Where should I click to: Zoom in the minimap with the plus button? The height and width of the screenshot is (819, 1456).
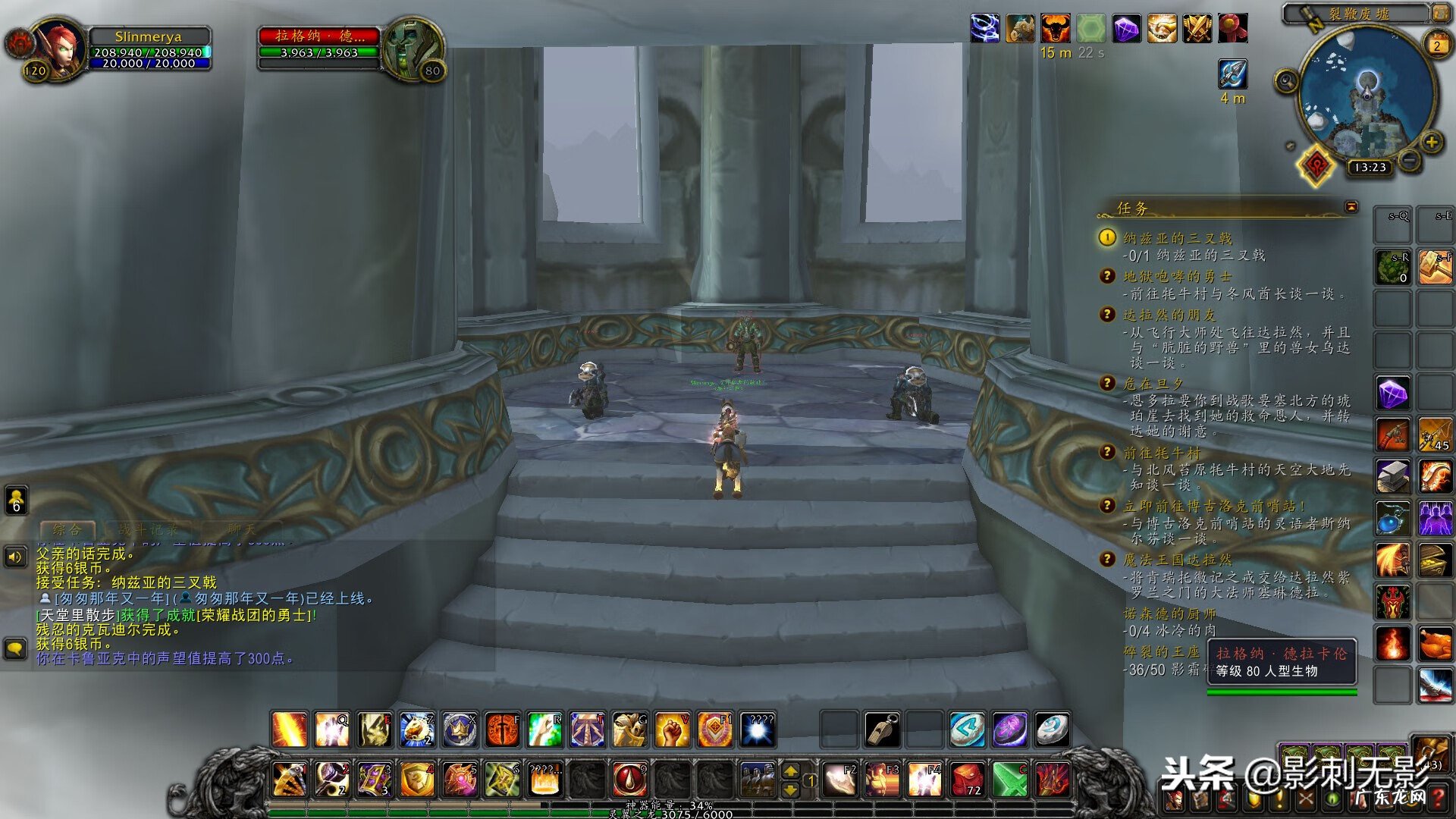pyautogui.click(x=1432, y=142)
